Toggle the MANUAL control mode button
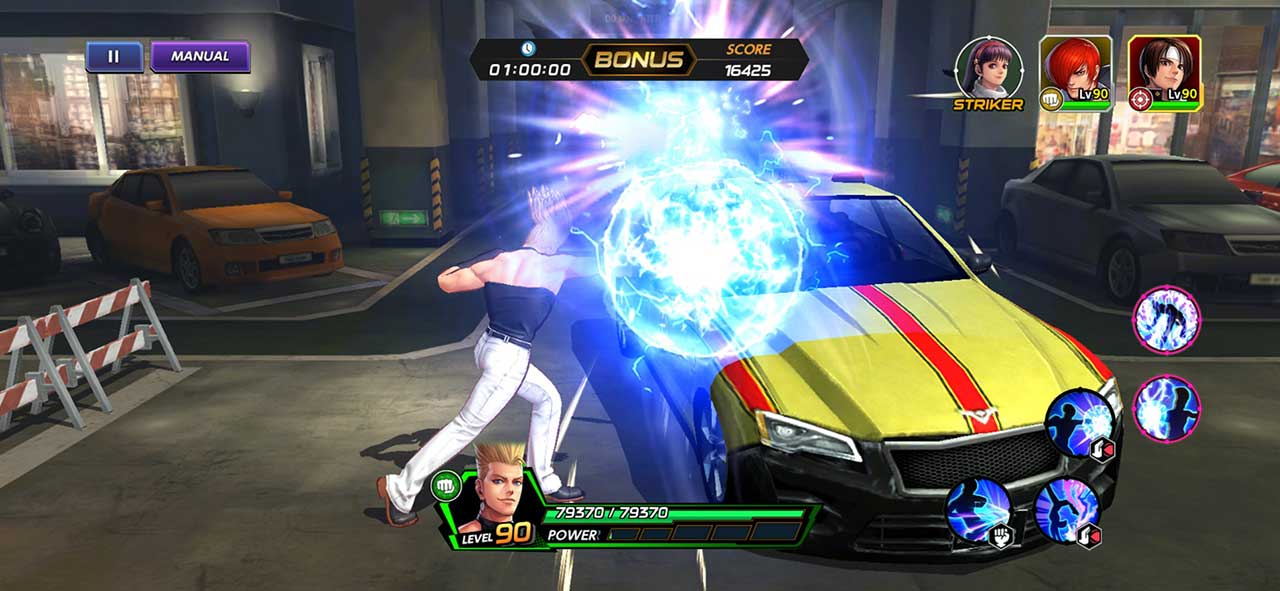 tap(200, 57)
